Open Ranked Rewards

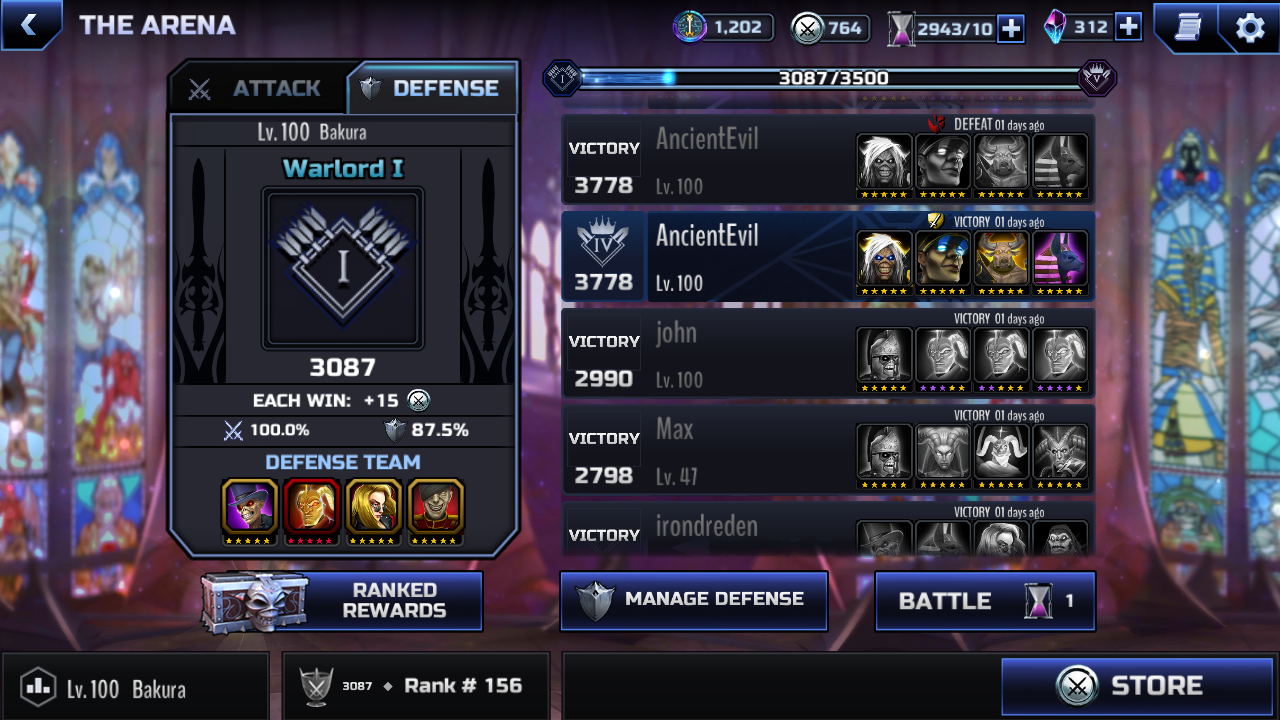click(343, 601)
